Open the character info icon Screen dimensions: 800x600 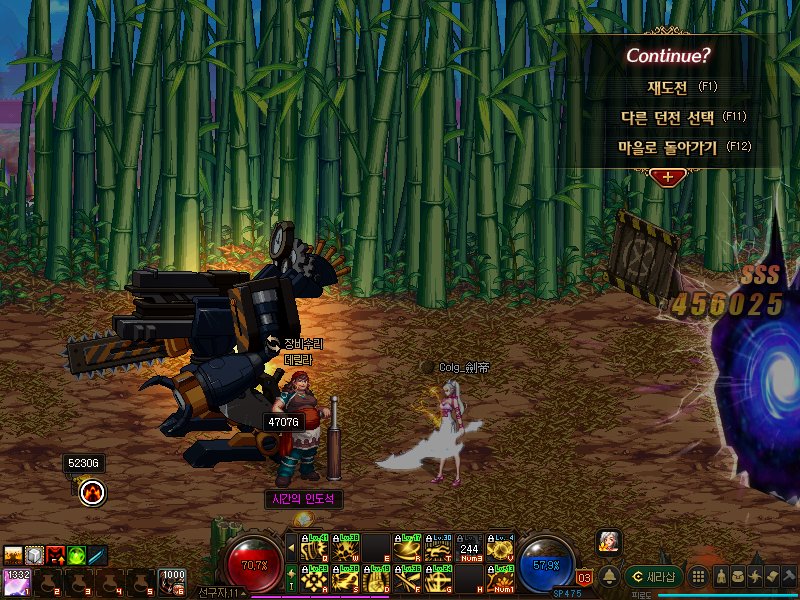[722, 577]
